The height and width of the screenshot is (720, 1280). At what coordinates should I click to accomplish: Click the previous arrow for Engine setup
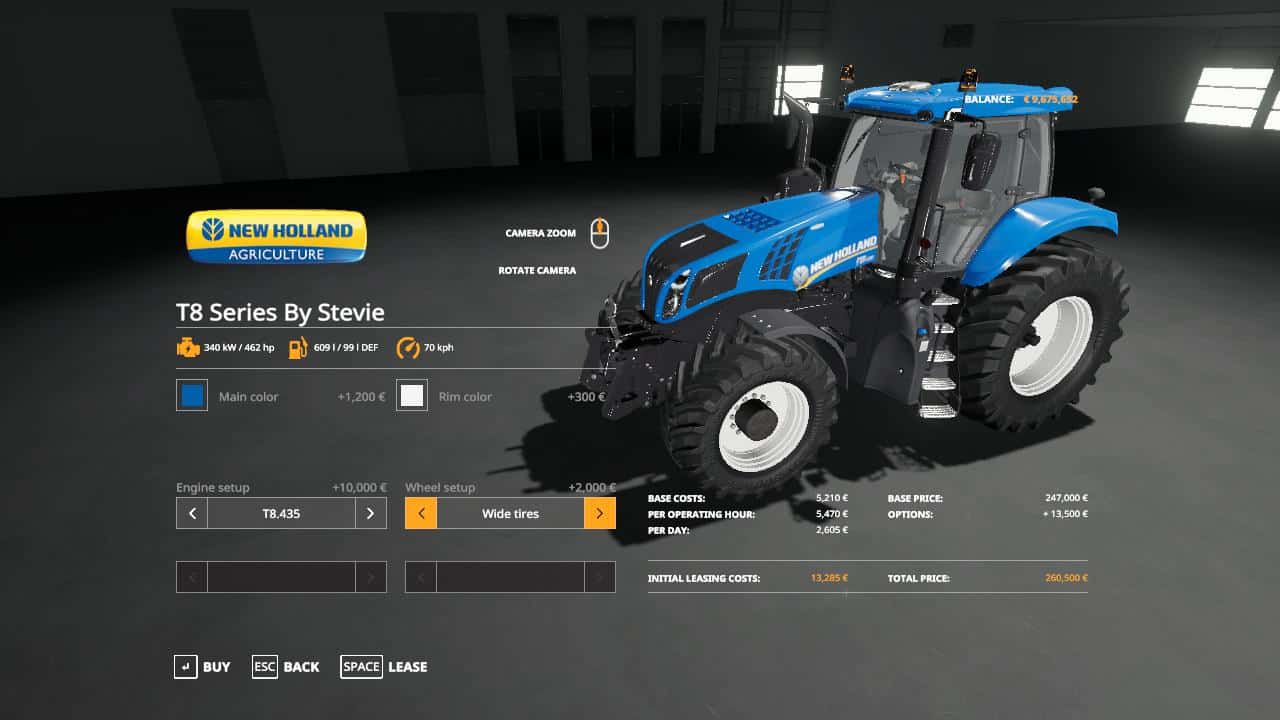click(x=191, y=513)
